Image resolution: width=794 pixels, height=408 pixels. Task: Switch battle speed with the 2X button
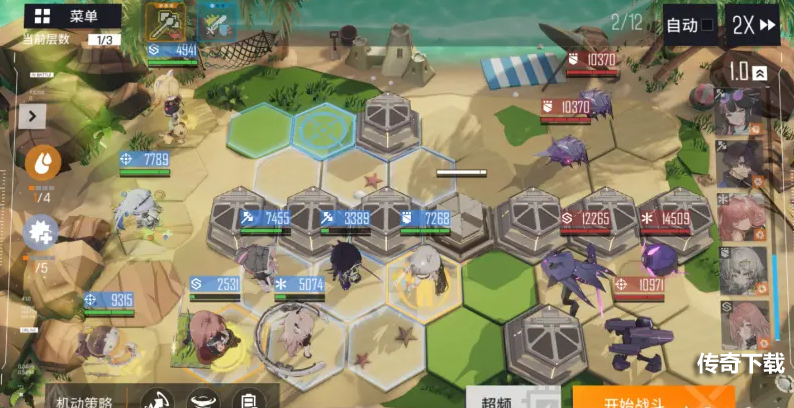753,25
